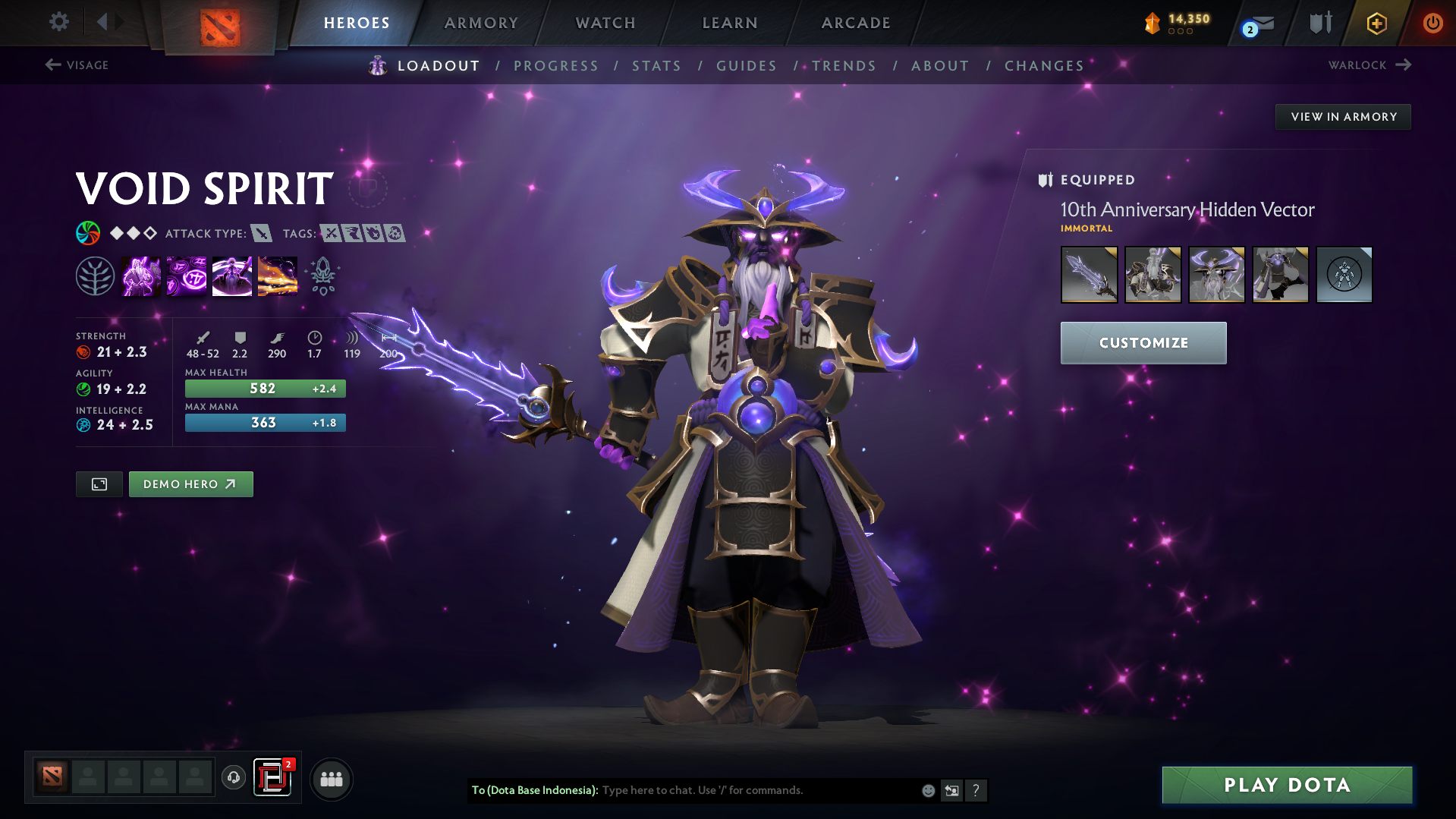Open the headset voice chat icon

pos(233,779)
